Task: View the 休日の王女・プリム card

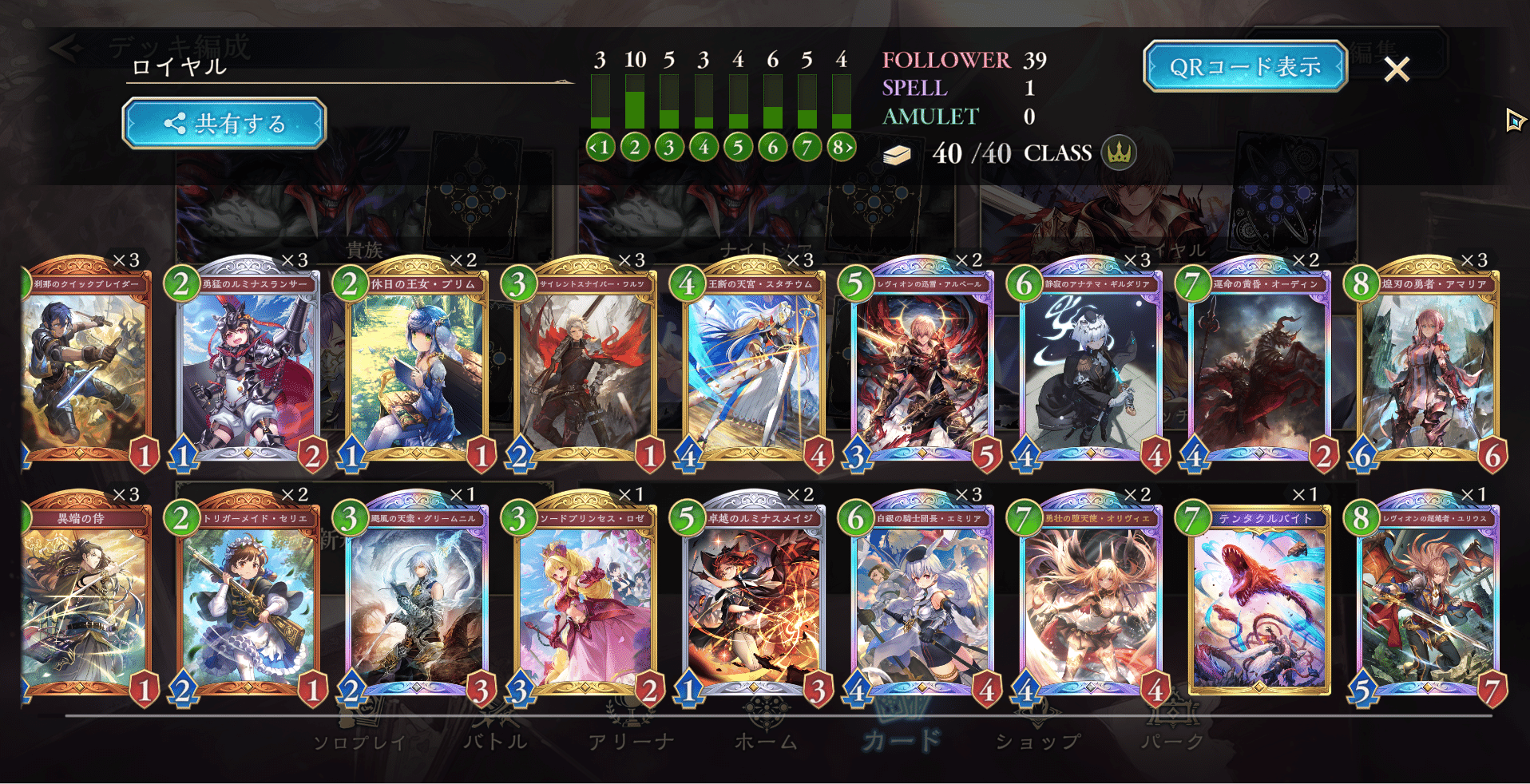Action: (418, 367)
